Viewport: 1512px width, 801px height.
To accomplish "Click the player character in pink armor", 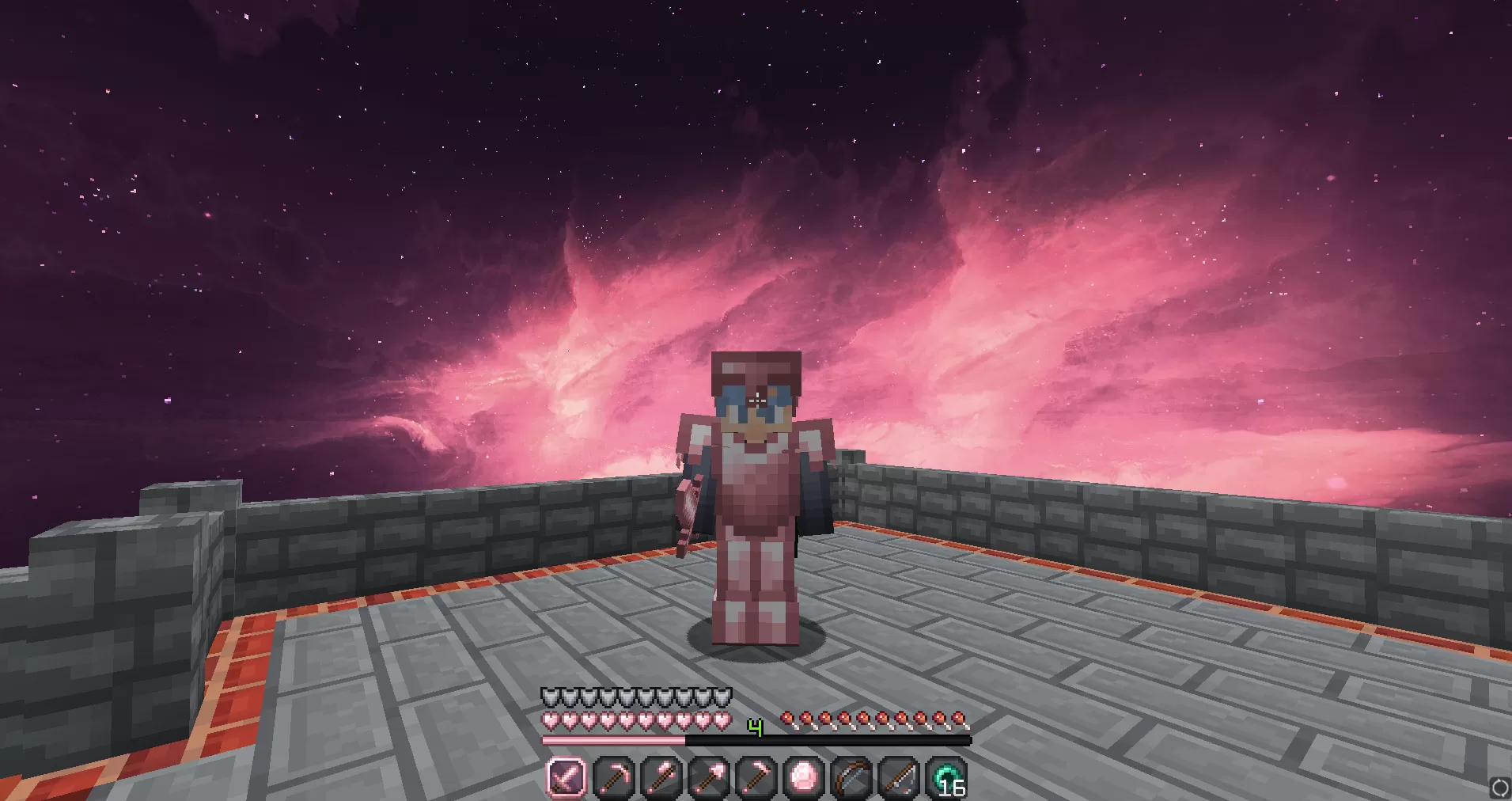I will coord(757,507).
